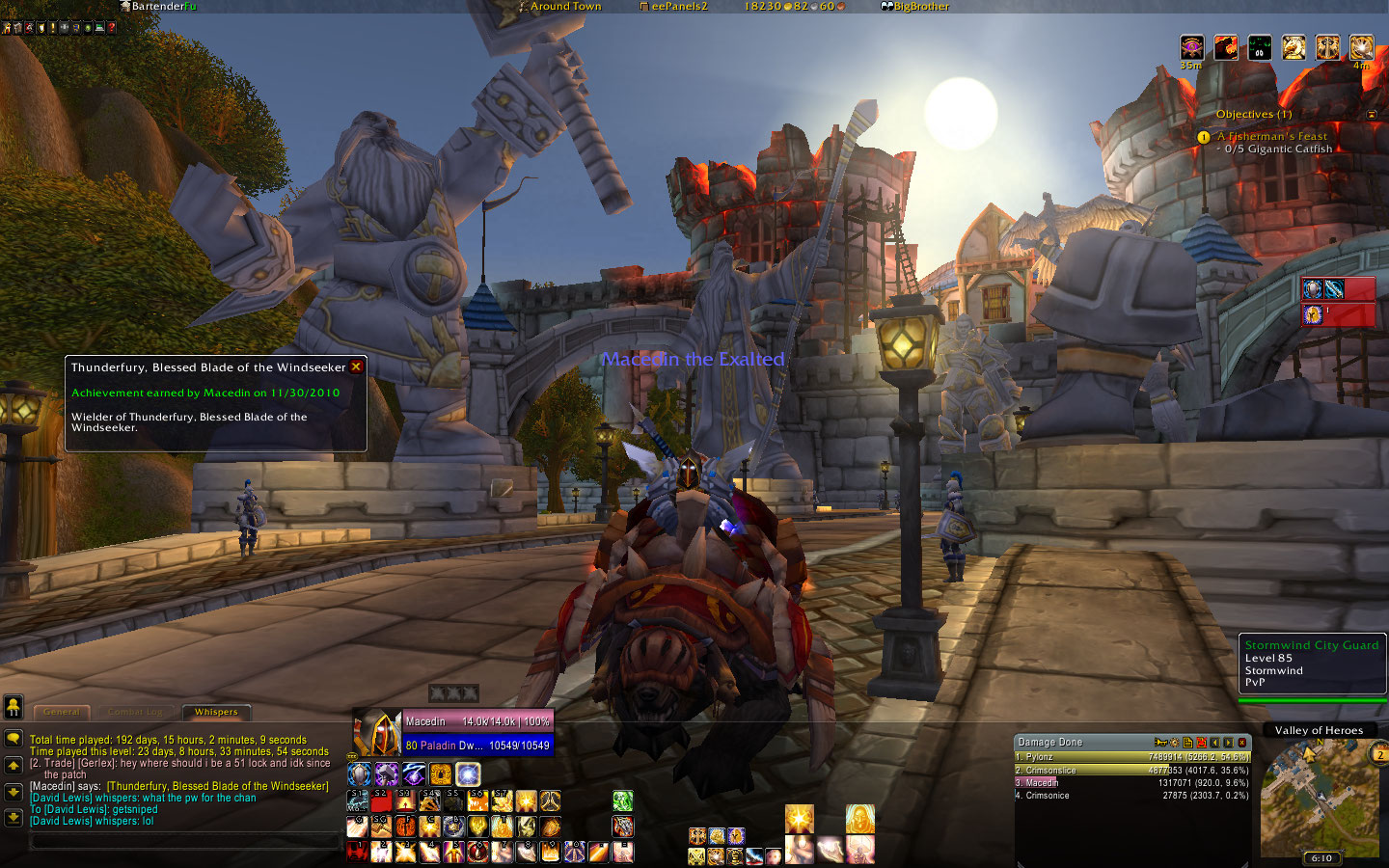Click the chat message input box

click(x=185, y=841)
